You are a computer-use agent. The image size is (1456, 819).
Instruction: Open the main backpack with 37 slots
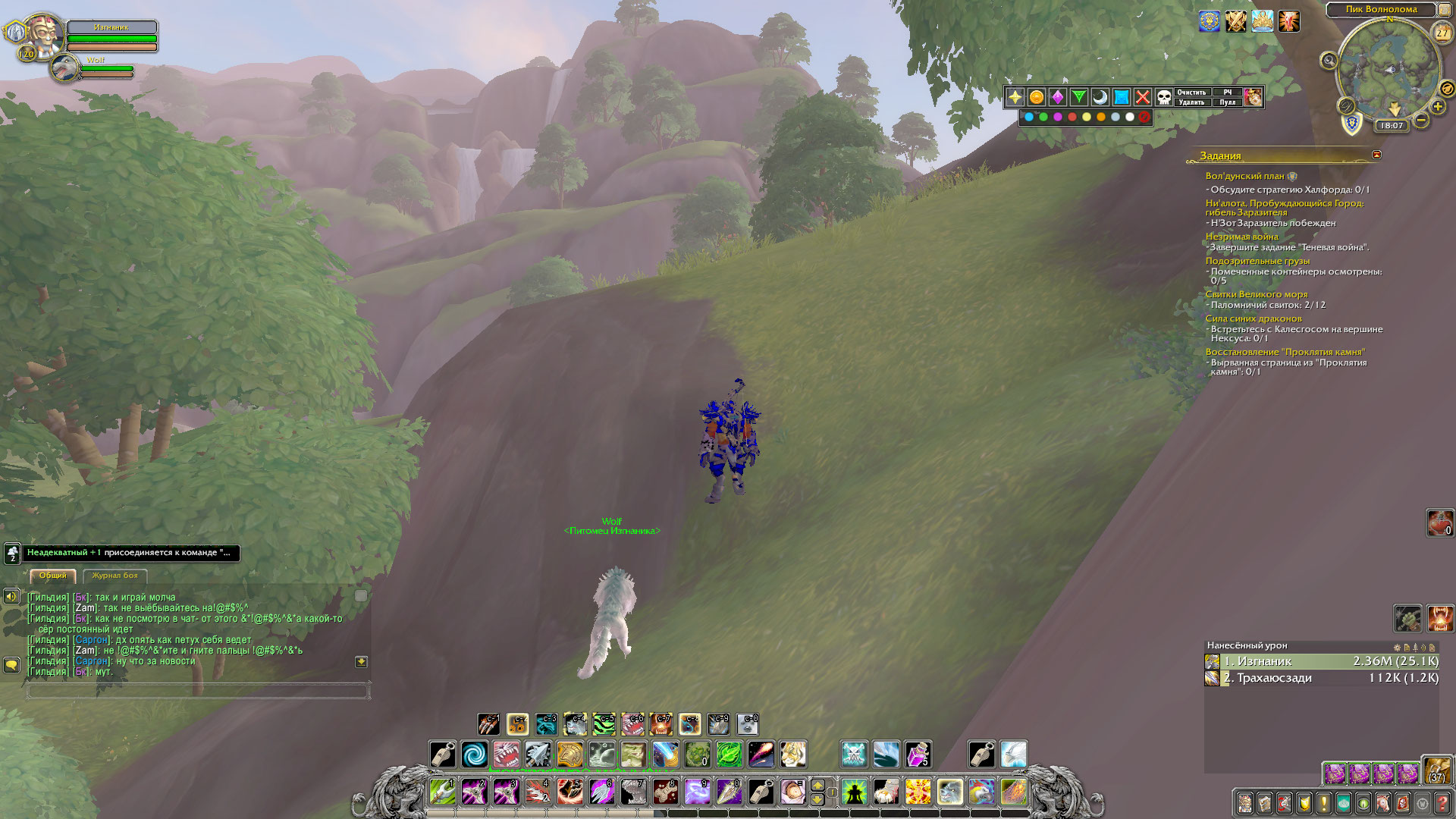pos(1437,770)
